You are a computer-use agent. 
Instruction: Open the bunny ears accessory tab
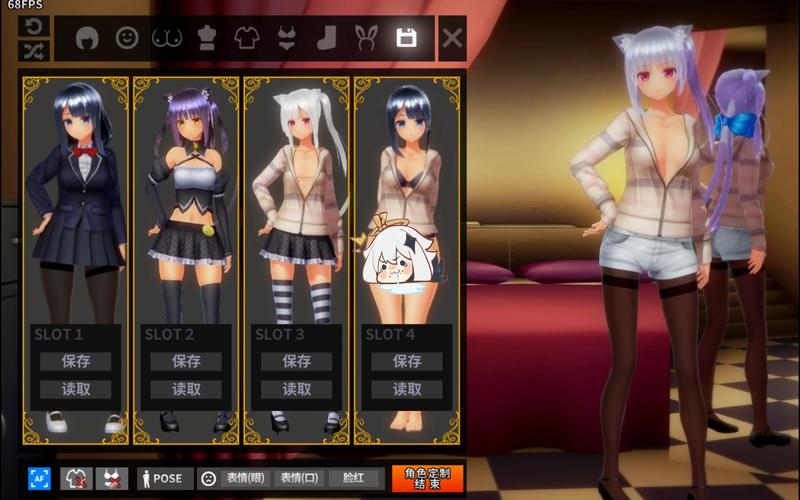point(365,38)
